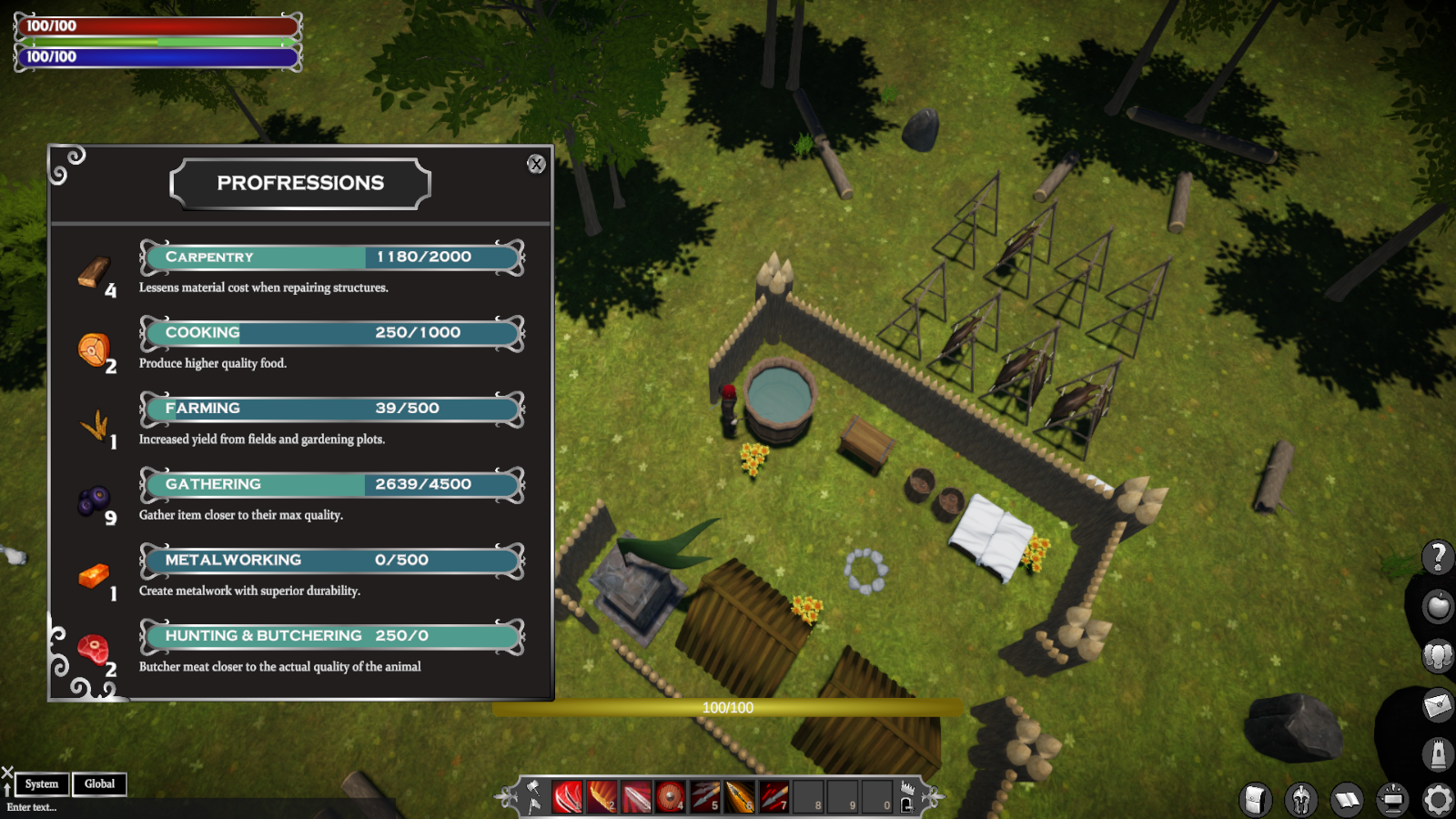Use the round shield ability in slot 4
This screenshot has height=819, width=1456.
click(671, 797)
